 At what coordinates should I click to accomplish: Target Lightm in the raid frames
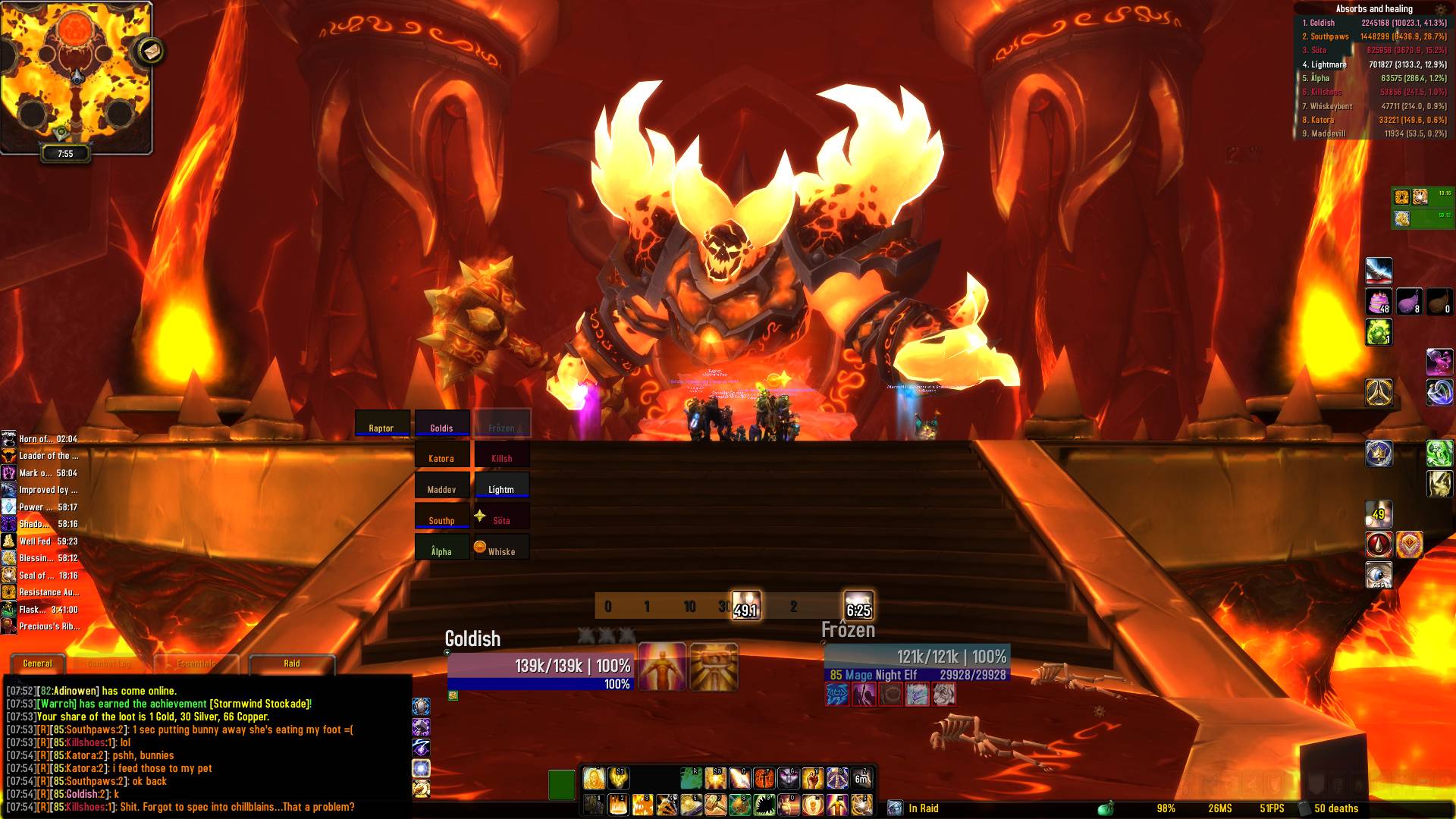tap(501, 485)
